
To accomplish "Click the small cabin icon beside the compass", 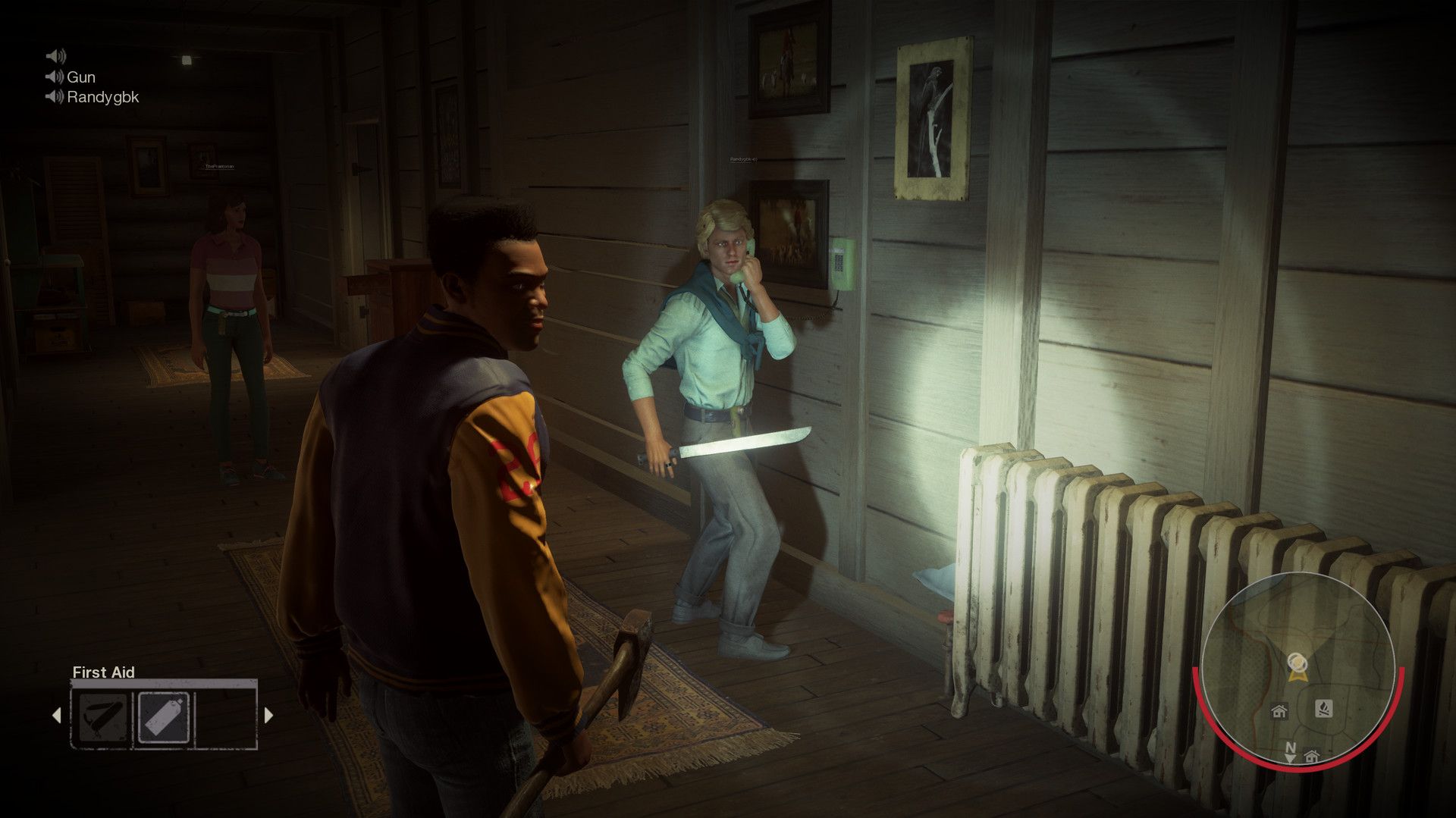I will tap(1312, 757).
